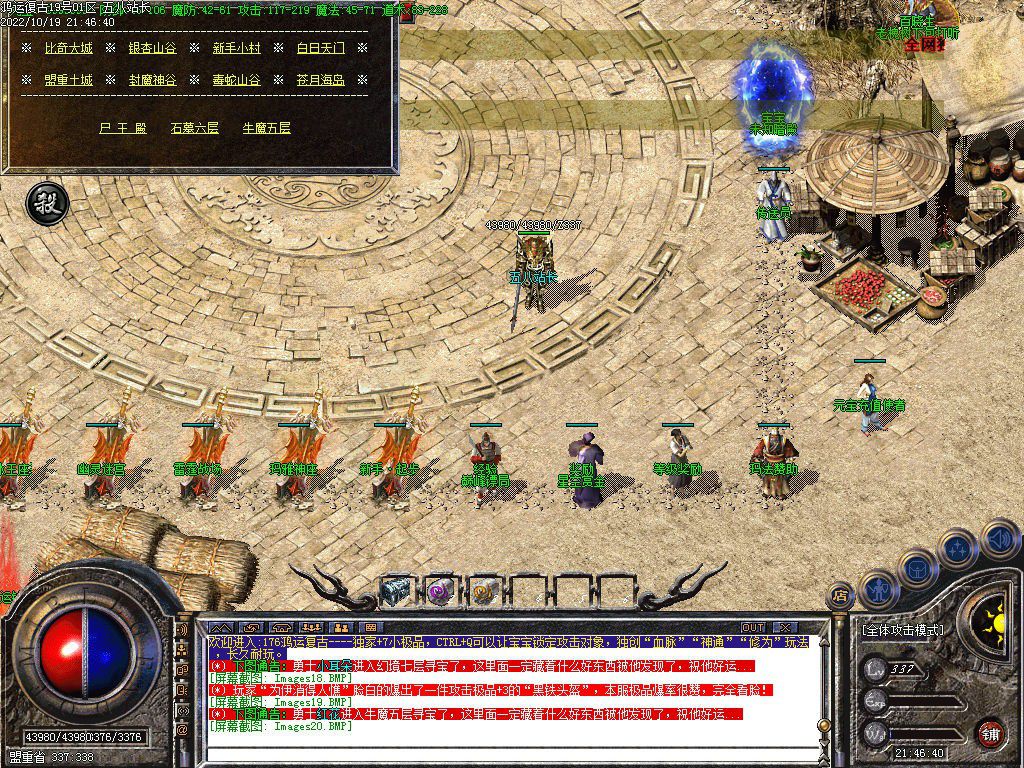Travel to 盟重土城
Viewport: 1024px width, 768px height.
[69, 80]
